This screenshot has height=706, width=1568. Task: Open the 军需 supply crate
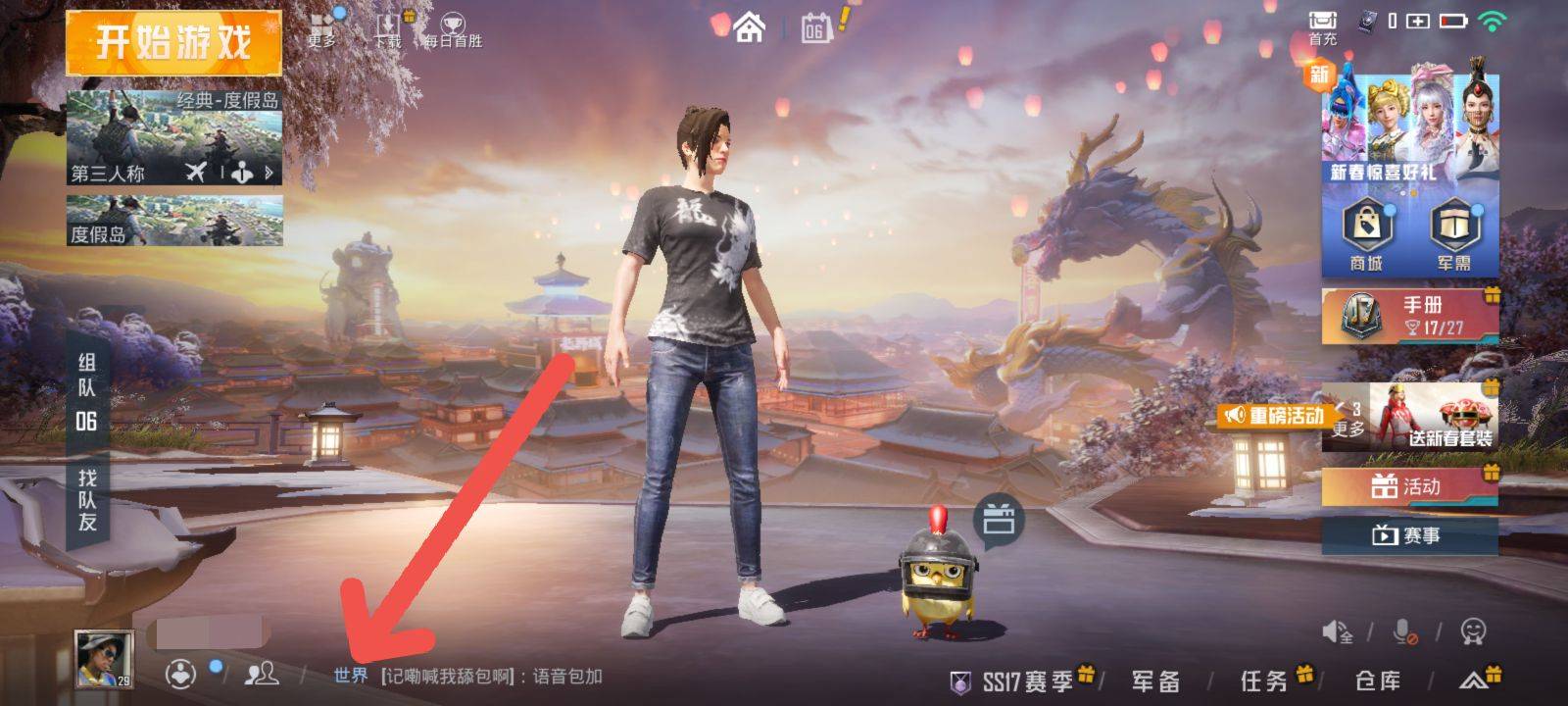[1453, 235]
